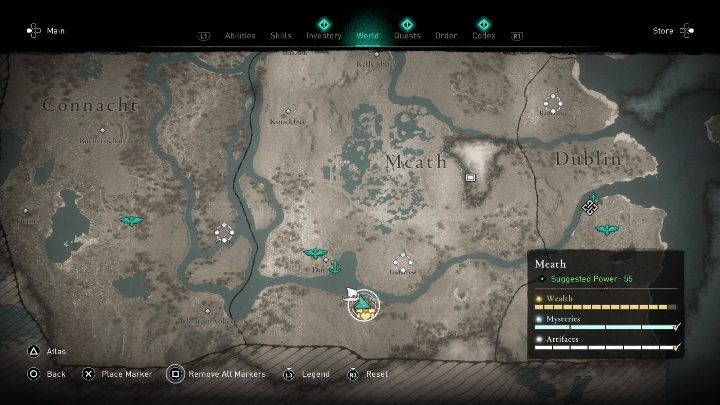Viewport: 720px width, 405px height.
Task: Select the synchronization point eagle in Connacht
Action: (130, 220)
